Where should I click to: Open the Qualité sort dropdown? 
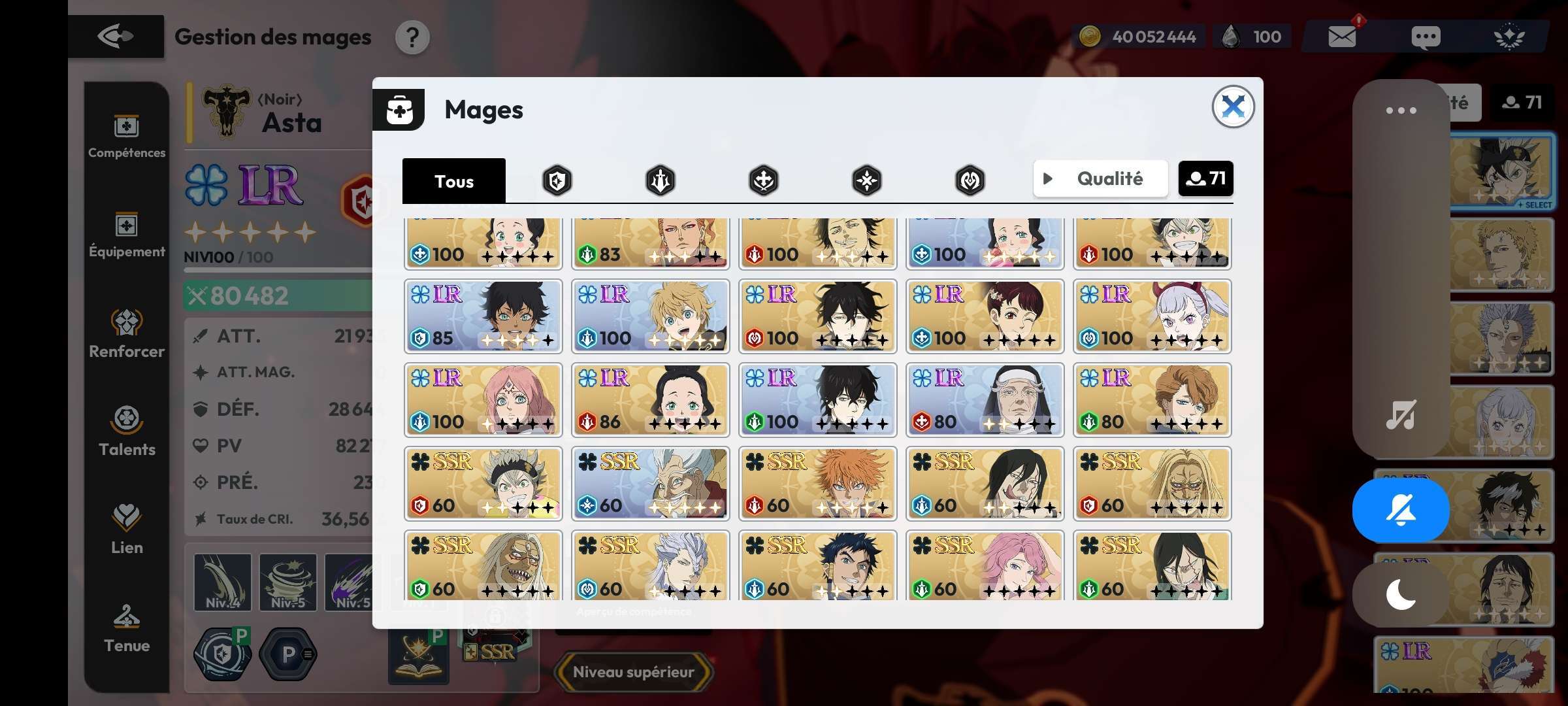click(x=1100, y=178)
